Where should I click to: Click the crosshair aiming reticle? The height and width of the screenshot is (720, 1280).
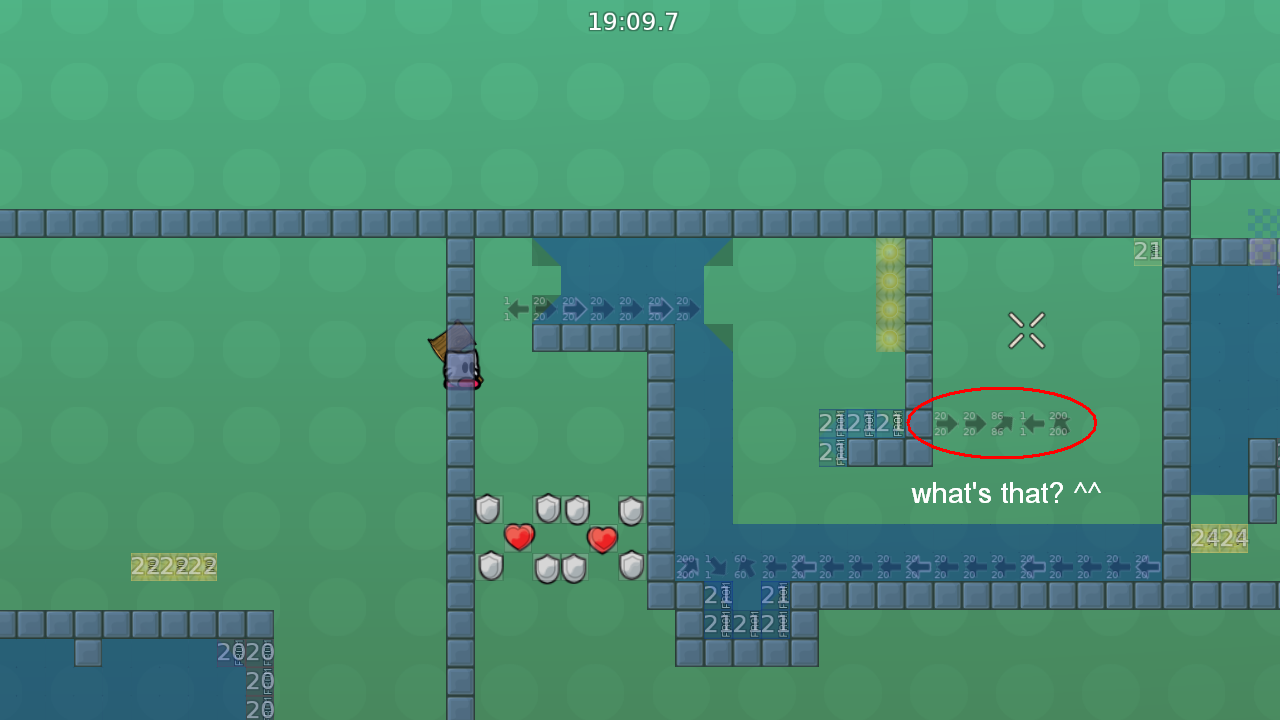tap(1026, 330)
